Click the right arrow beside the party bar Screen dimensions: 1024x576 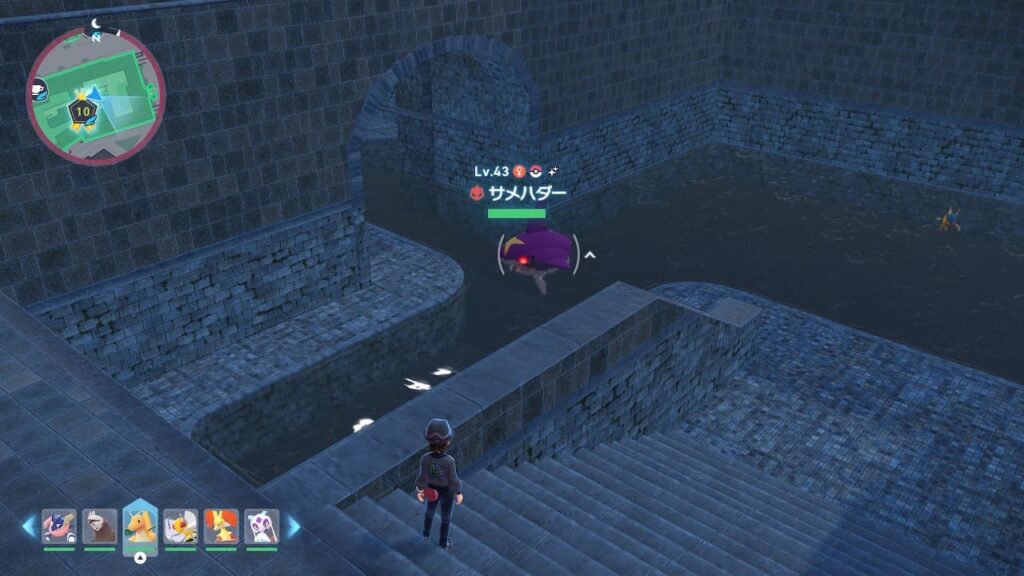(293, 527)
